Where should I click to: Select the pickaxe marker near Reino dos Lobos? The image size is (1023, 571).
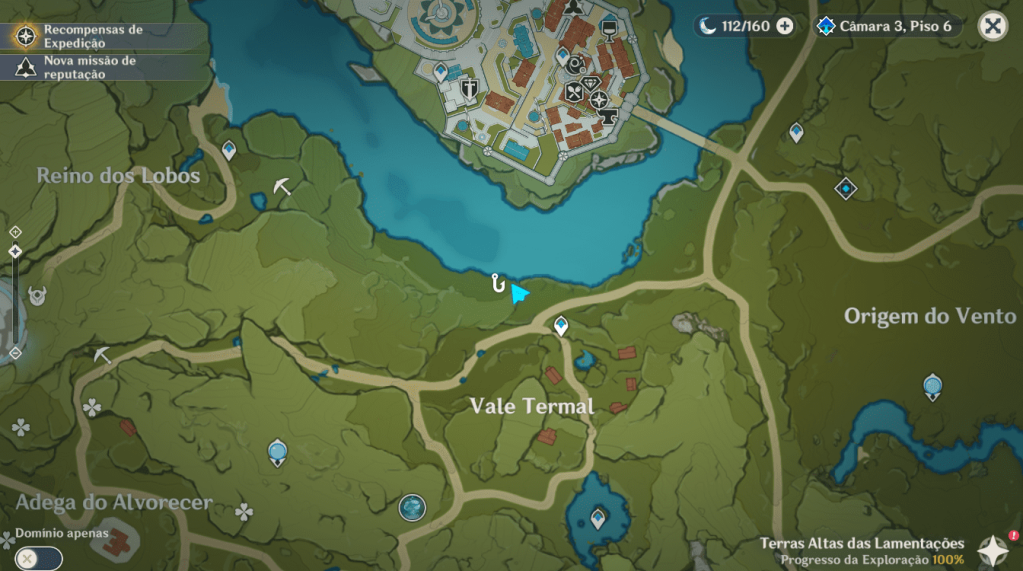(283, 186)
